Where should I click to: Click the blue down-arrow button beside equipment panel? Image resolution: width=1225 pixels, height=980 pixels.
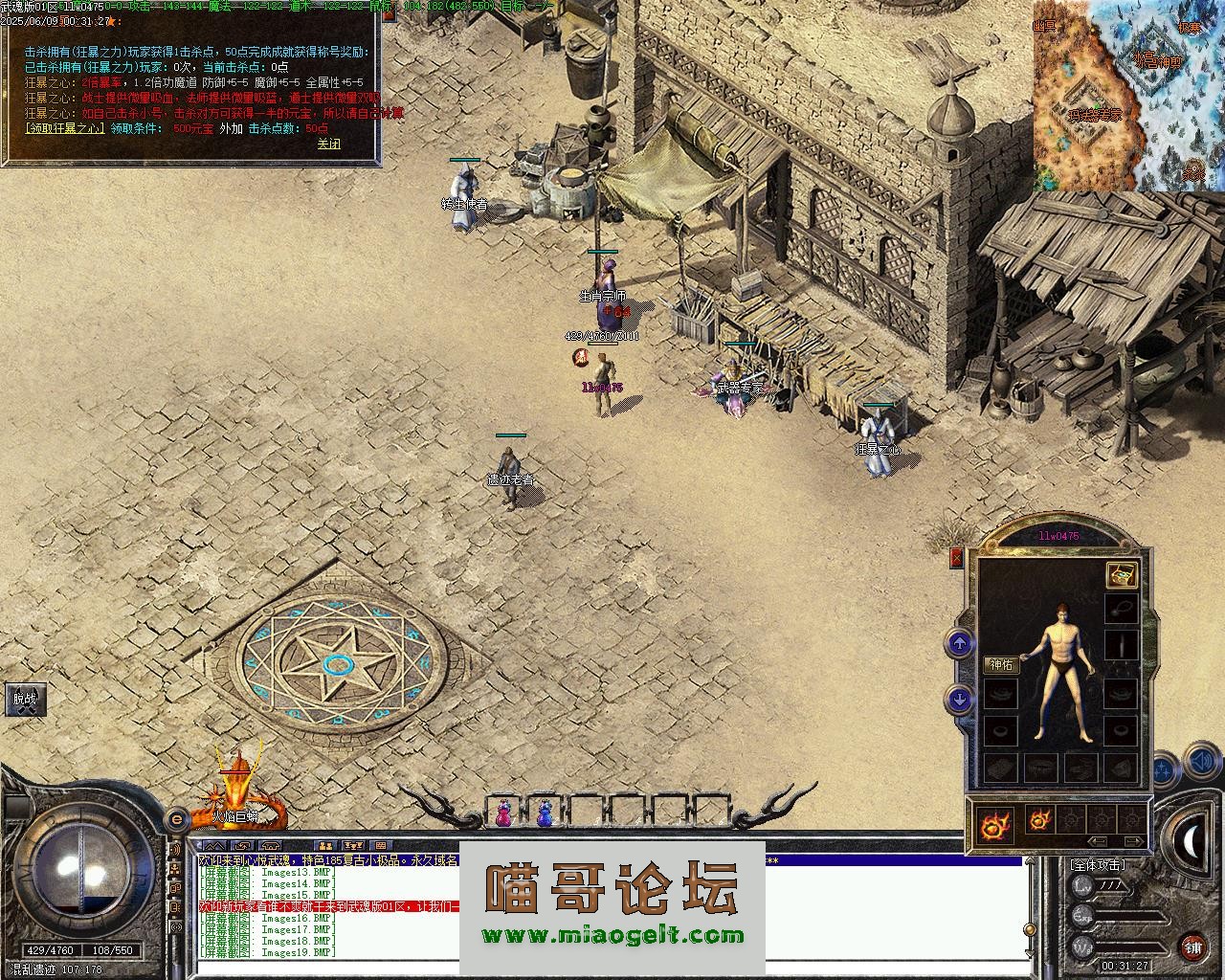pos(960,700)
